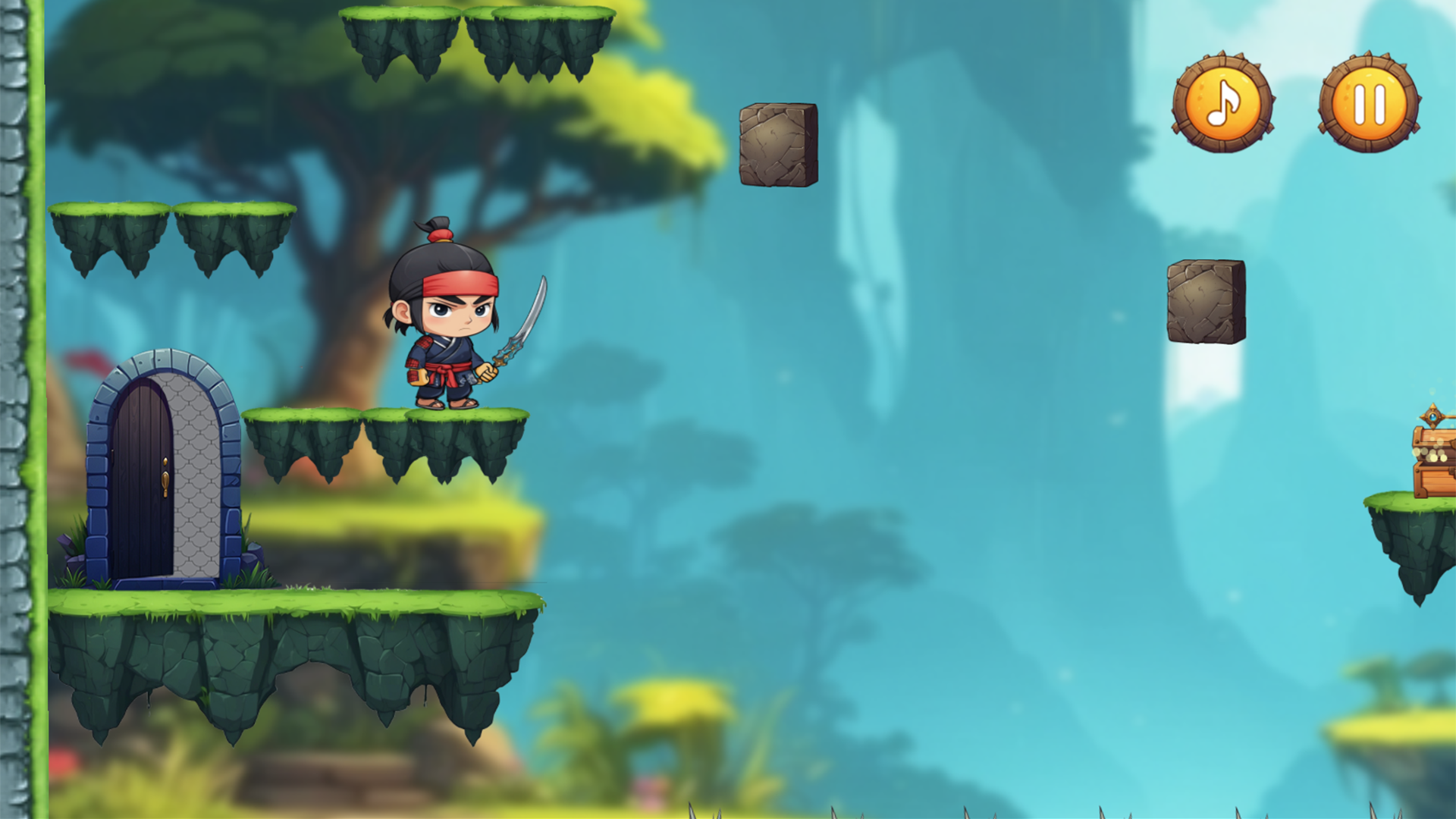Click the wooden door with stone archway
Screen dimensions: 1456x819
159,470
